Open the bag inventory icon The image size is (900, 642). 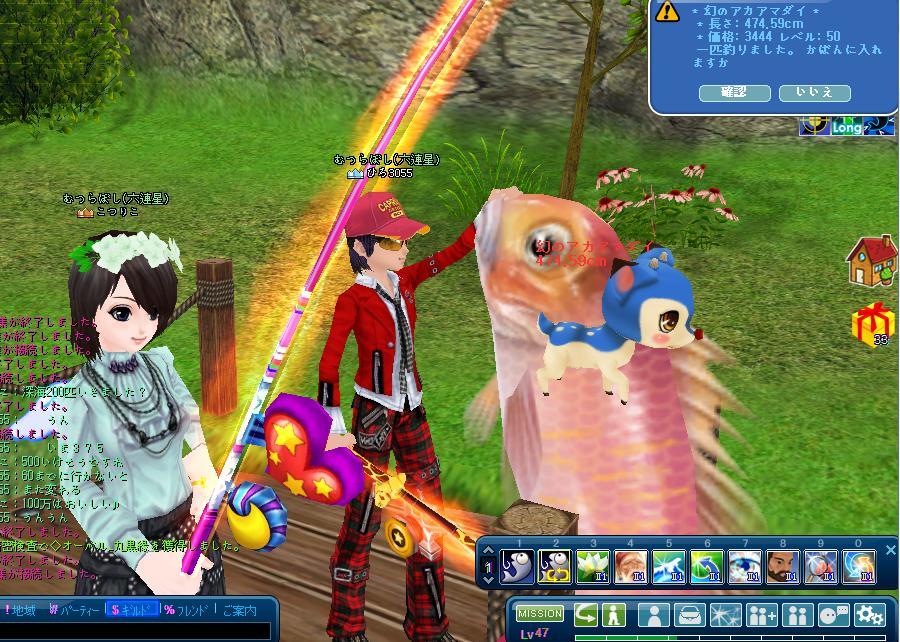pyautogui.click(x=689, y=615)
